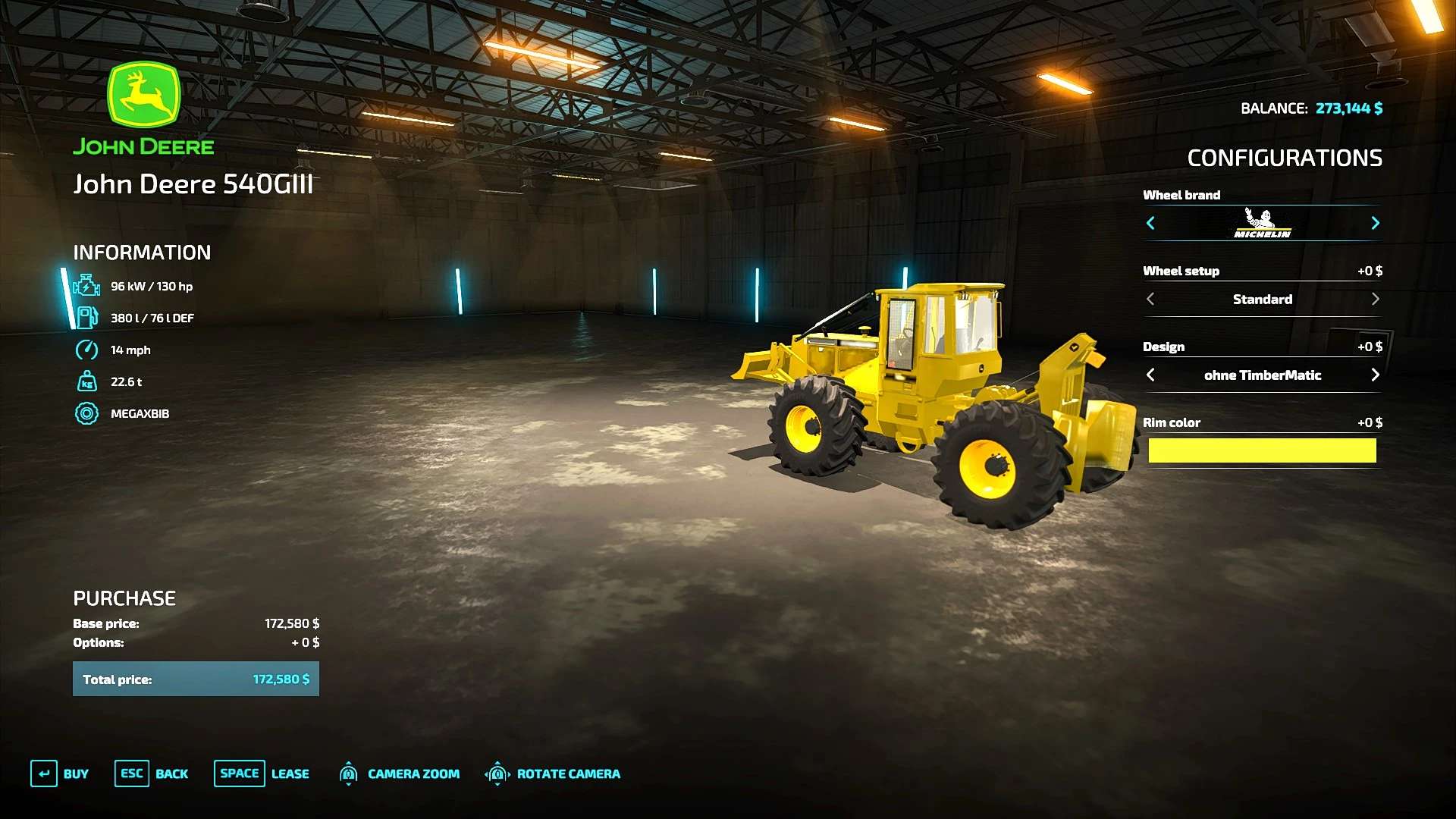The width and height of the screenshot is (1456, 819).
Task: Click the LEASE option
Action: point(290,773)
